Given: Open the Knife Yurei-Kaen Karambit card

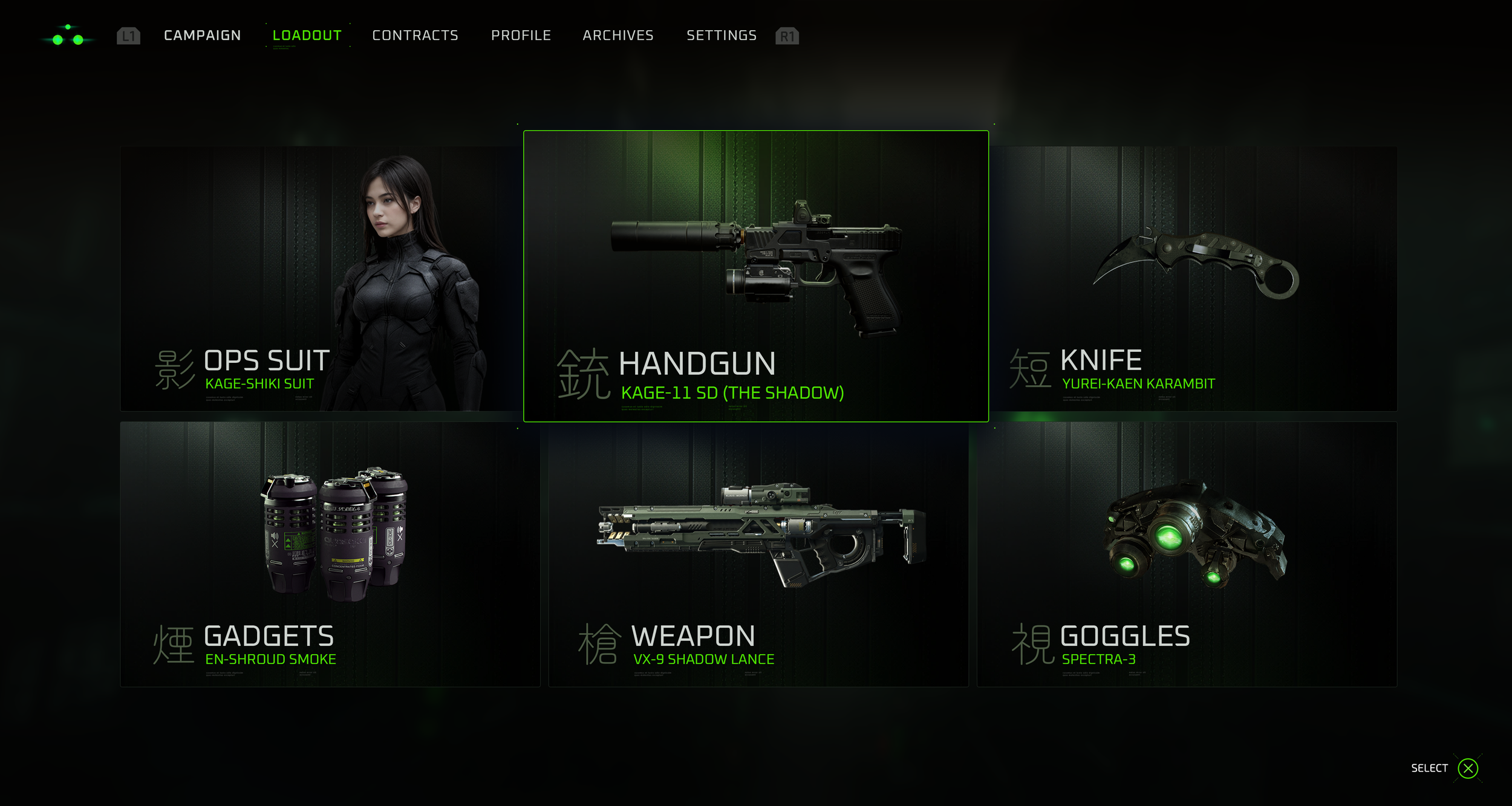Looking at the screenshot, I should (1194, 278).
